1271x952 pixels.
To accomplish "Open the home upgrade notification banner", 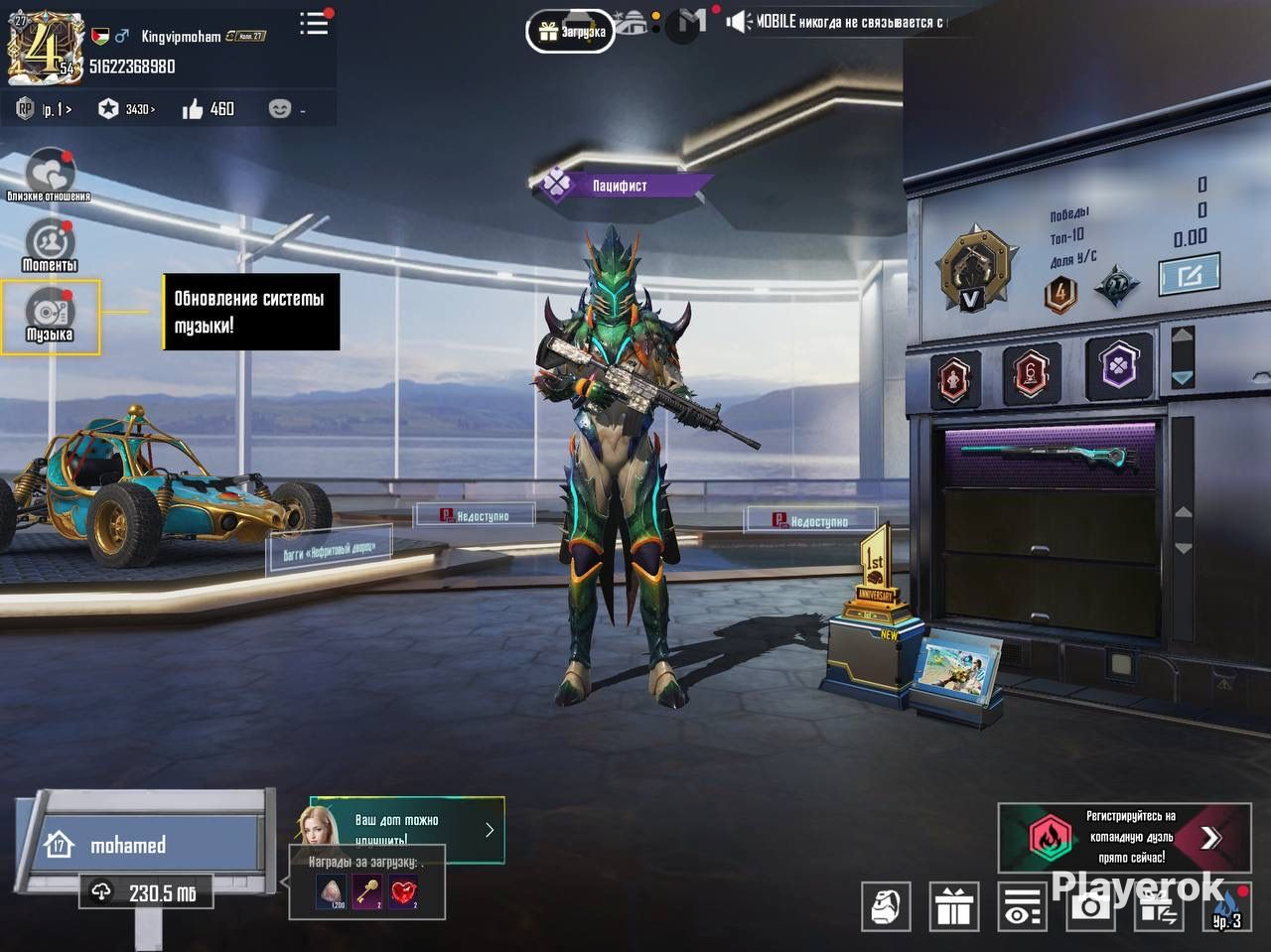I will (x=407, y=827).
